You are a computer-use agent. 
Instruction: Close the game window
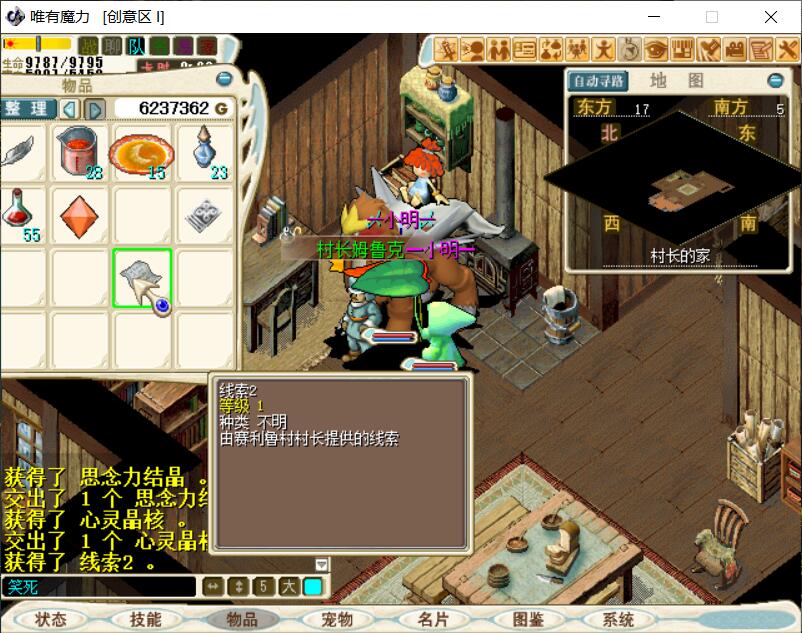pyautogui.click(x=771, y=17)
